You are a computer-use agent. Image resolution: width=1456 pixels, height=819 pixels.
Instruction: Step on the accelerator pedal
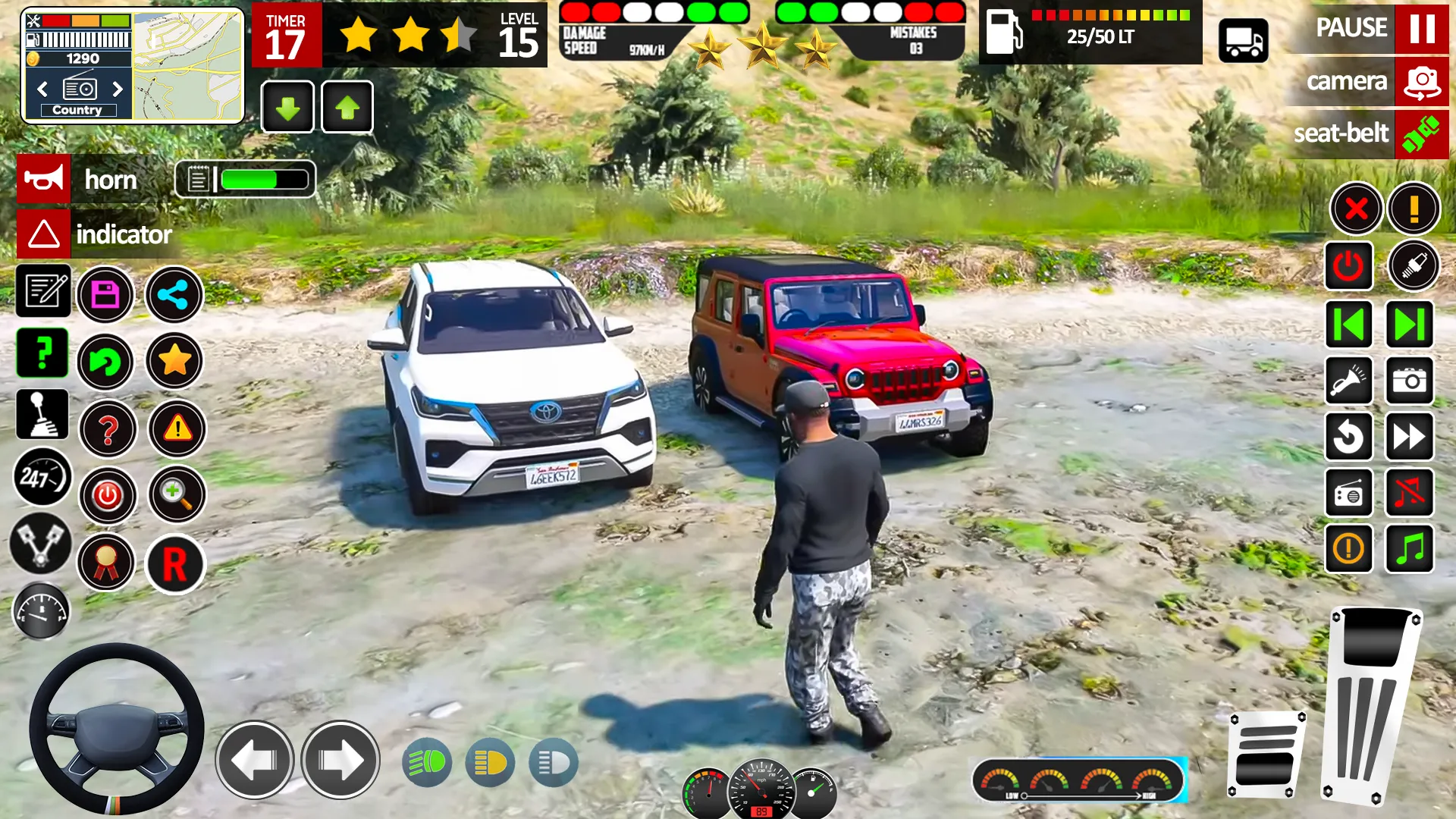tap(1370, 705)
